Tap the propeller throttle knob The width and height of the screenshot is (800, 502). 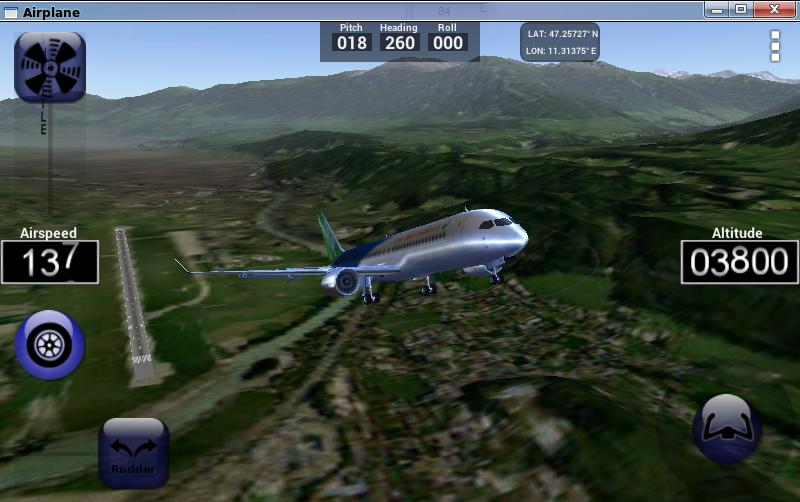[x=49, y=67]
